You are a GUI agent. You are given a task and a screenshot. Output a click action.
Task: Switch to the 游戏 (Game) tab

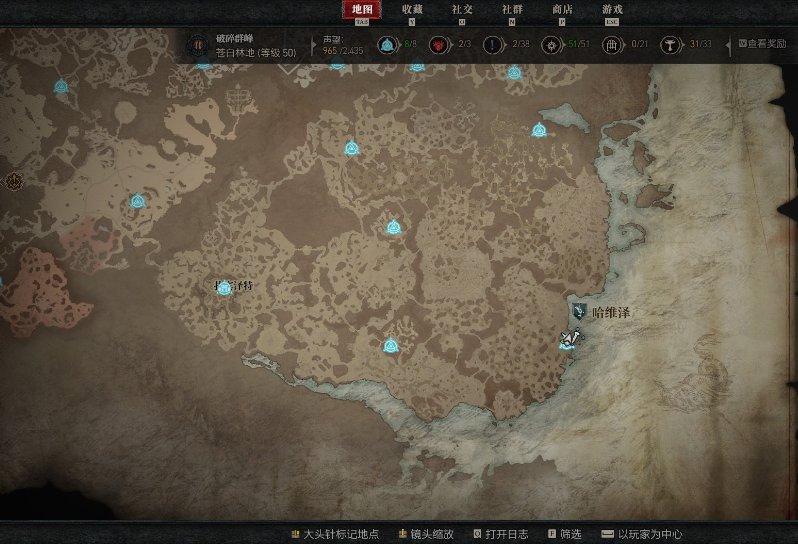[x=612, y=10]
